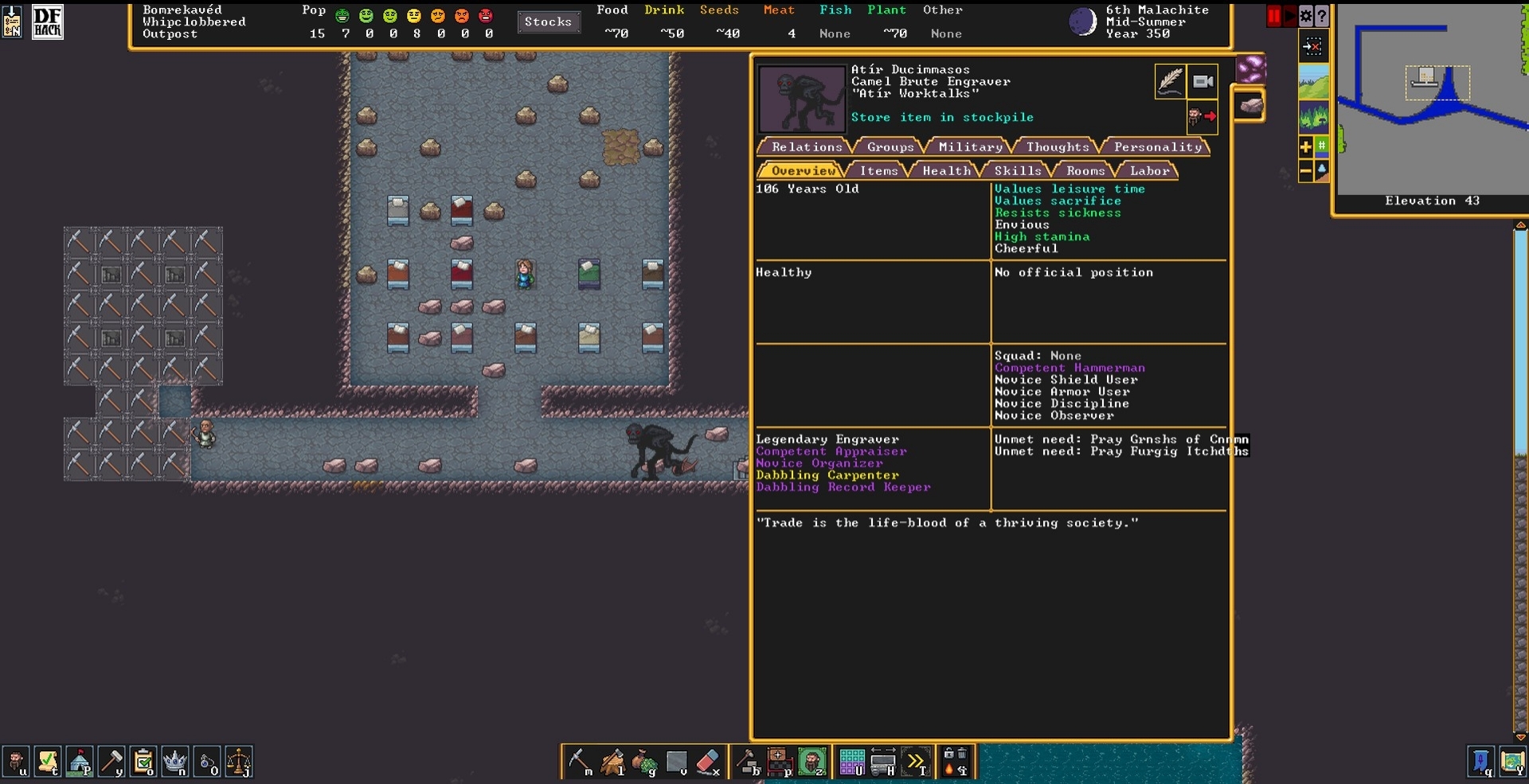Viewport: 1529px width, 784px height.
Task: Open the DFHack logo menu
Action: pyautogui.click(x=47, y=22)
